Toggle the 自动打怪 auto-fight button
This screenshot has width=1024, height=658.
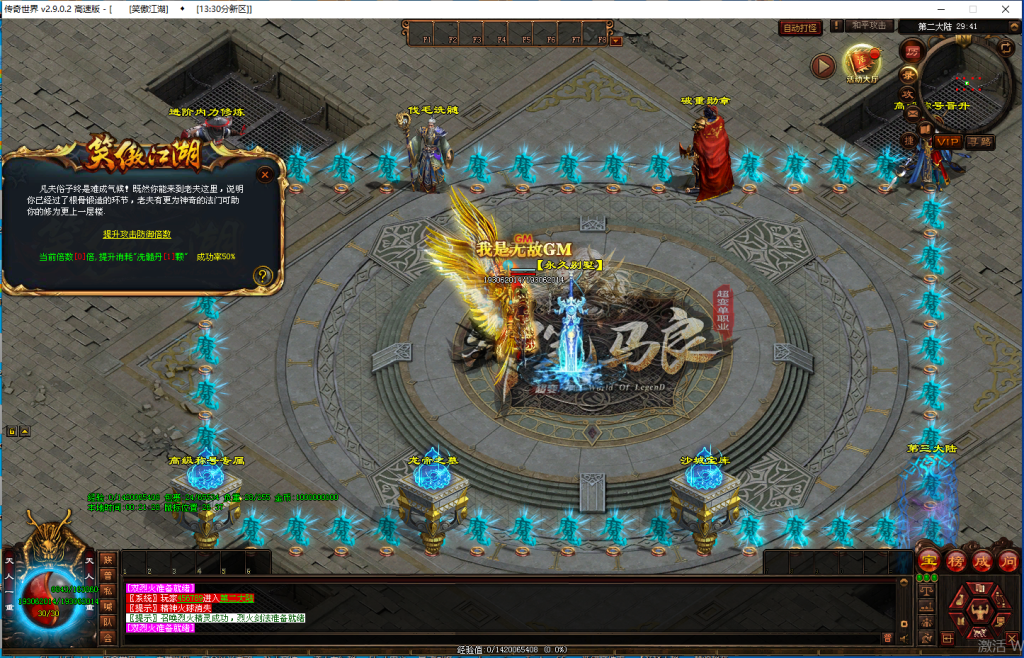coord(800,27)
